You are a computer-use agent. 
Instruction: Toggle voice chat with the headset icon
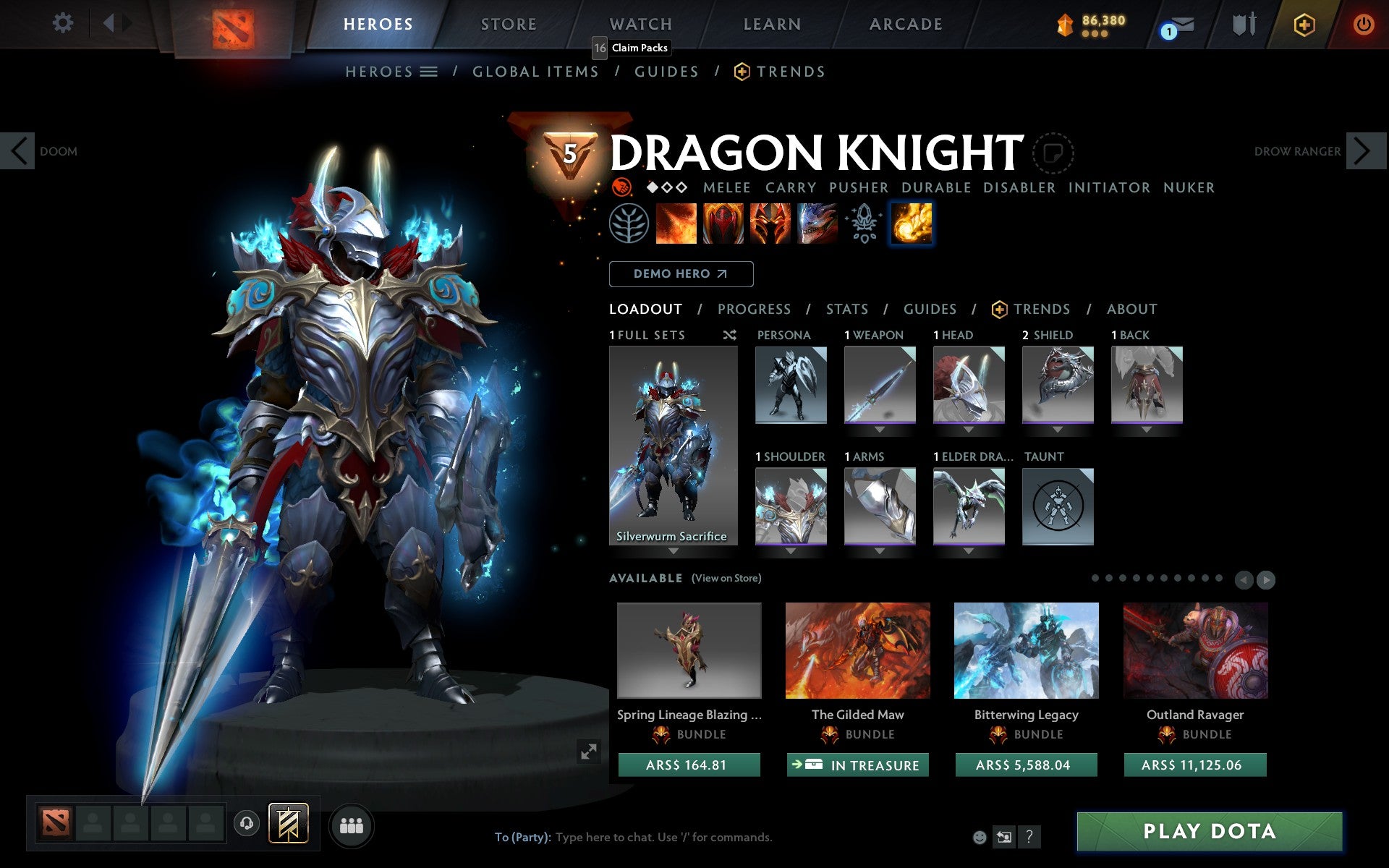tap(246, 824)
